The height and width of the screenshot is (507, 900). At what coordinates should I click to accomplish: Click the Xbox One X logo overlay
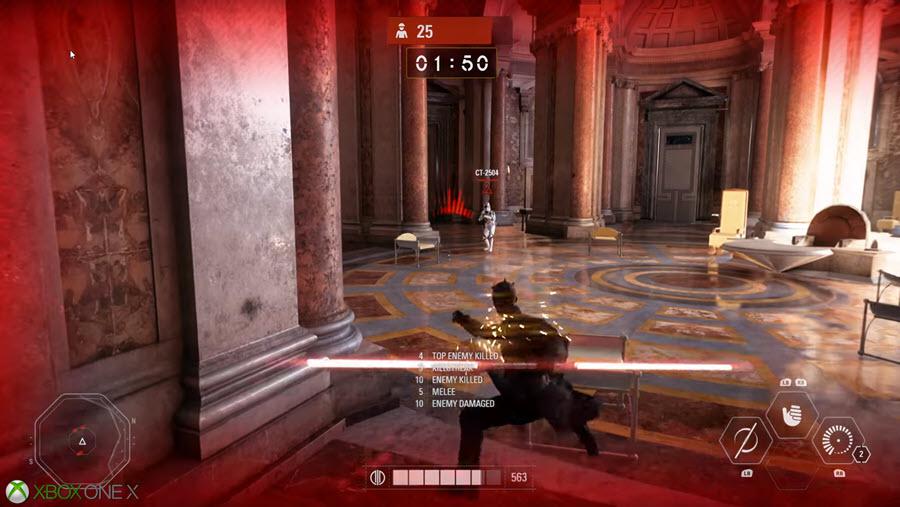click(72, 491)
